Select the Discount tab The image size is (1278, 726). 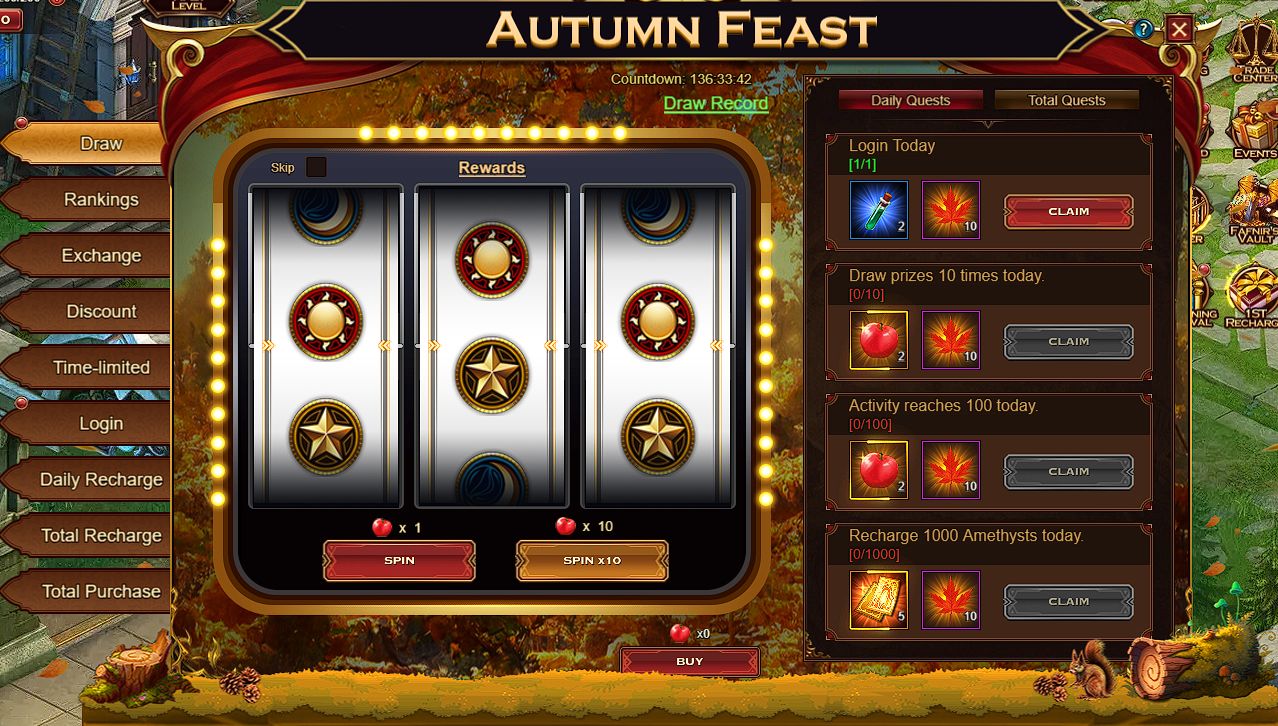pyautogui.click(x=100, y=312)
